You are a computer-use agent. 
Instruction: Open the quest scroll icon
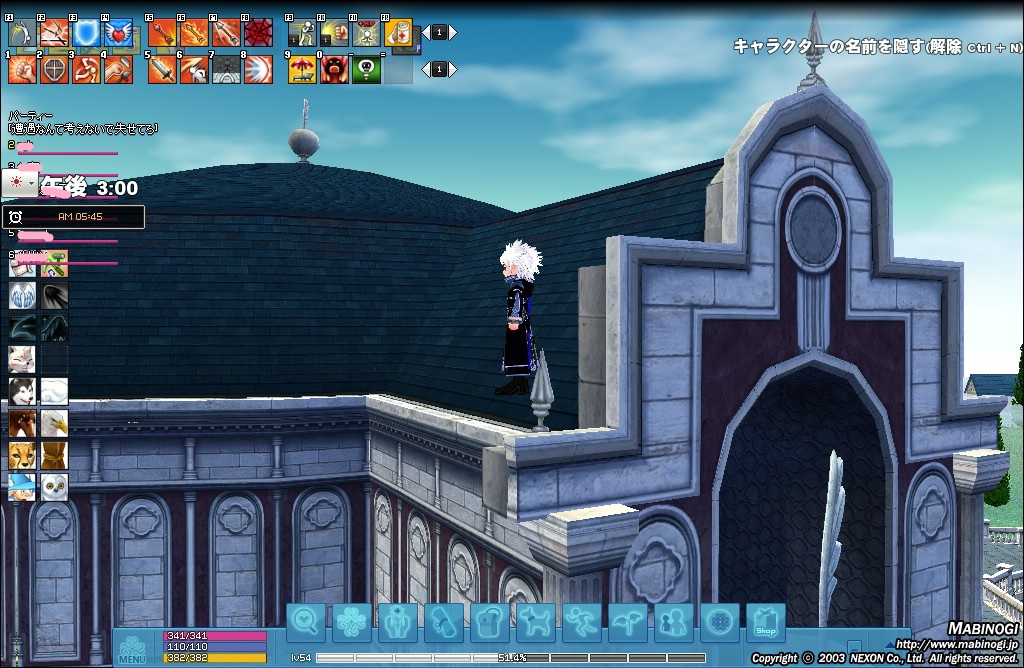point(444,623)
